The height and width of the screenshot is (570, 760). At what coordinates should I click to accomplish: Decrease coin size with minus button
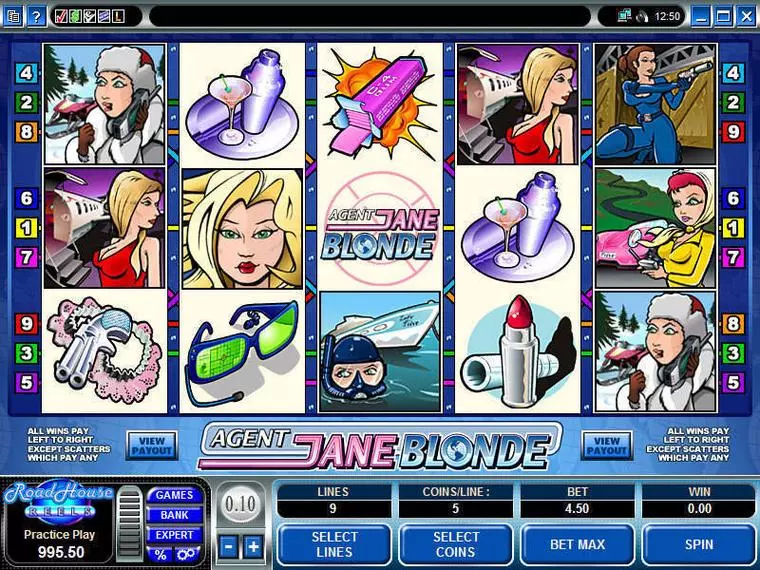(229, 546)
